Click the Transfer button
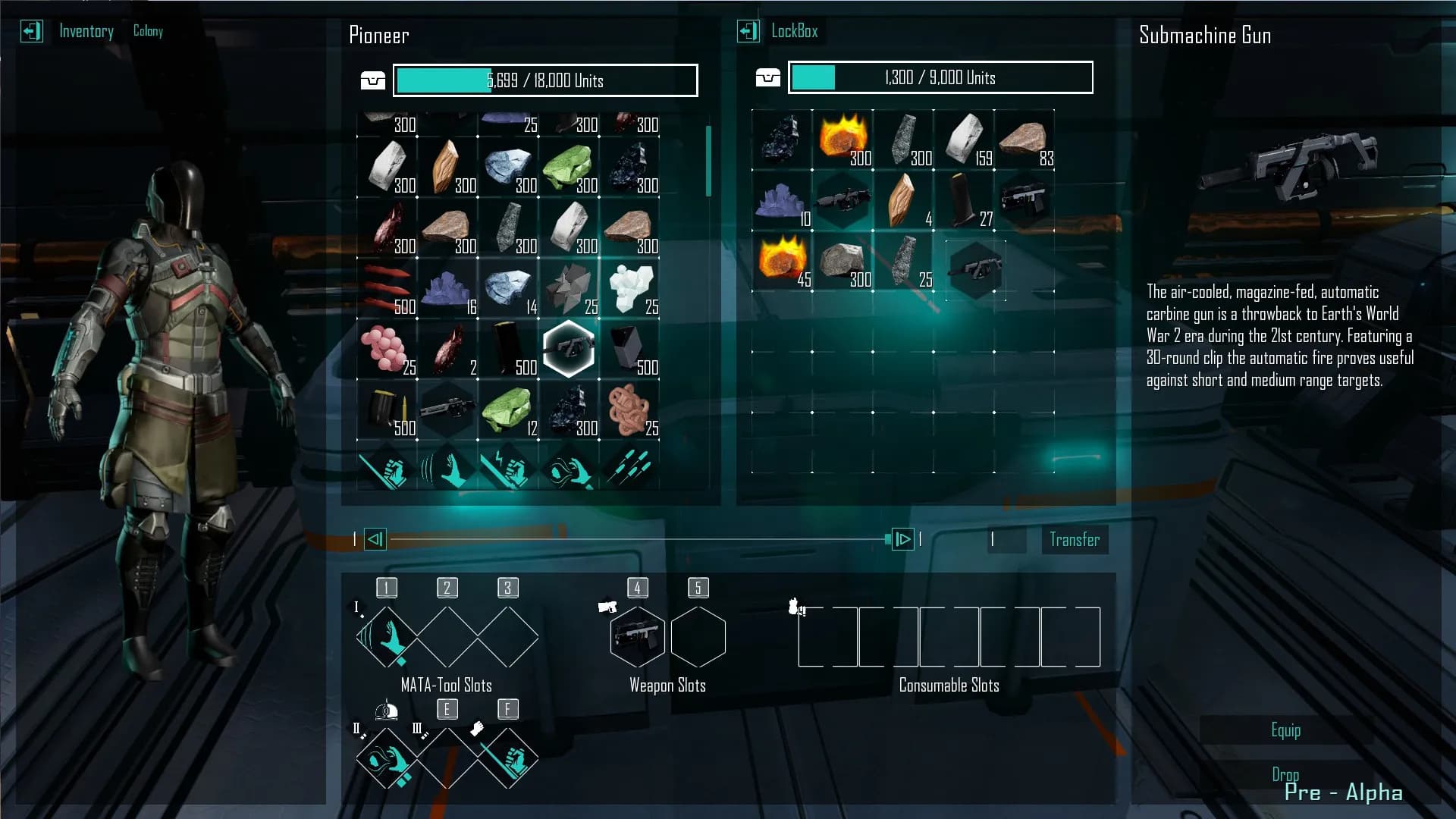1456x819 pixels. 1074,539
